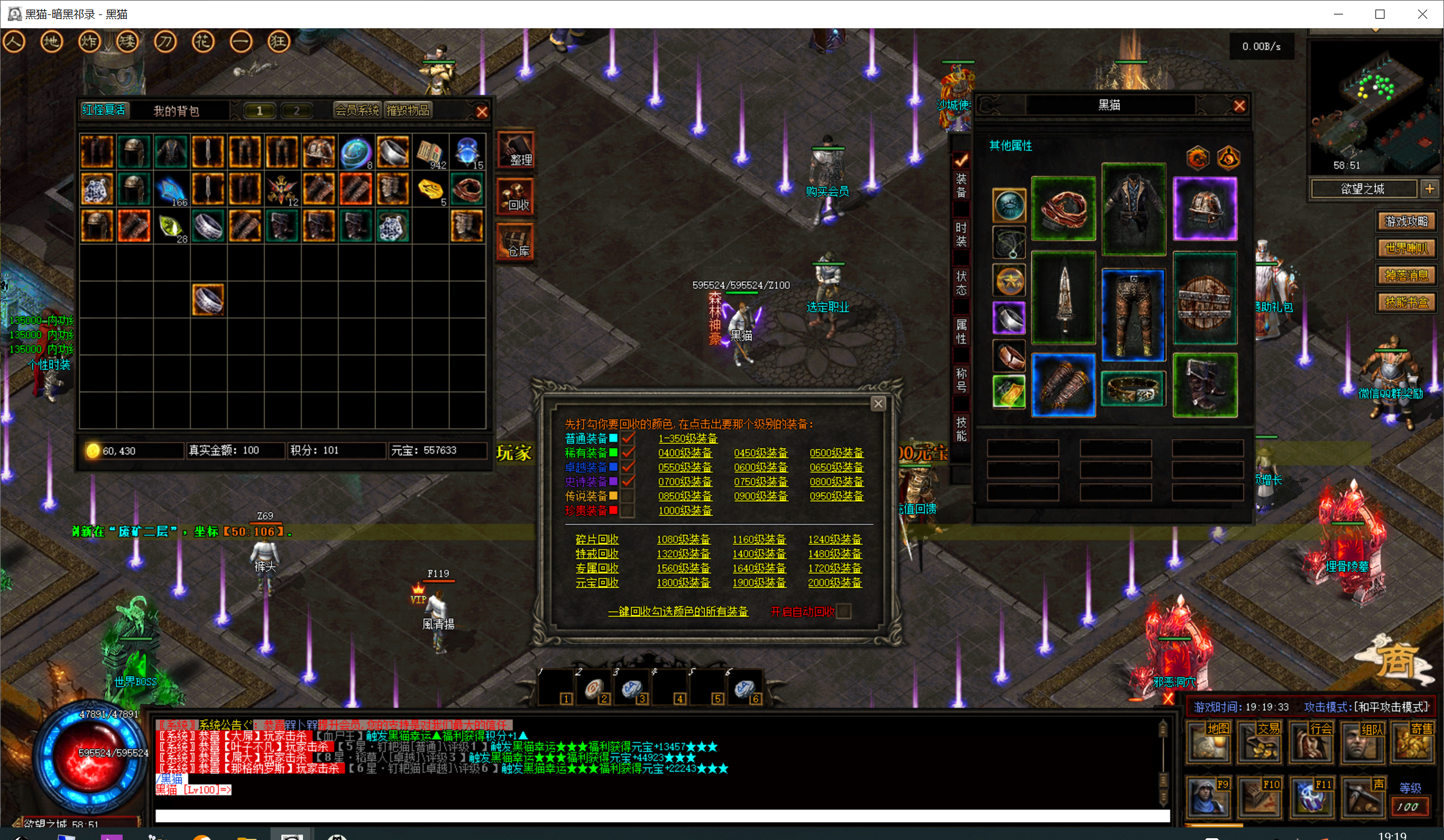Open the 回收 recycle button beside backpack
1444x840 pixels.
[515, 196]
